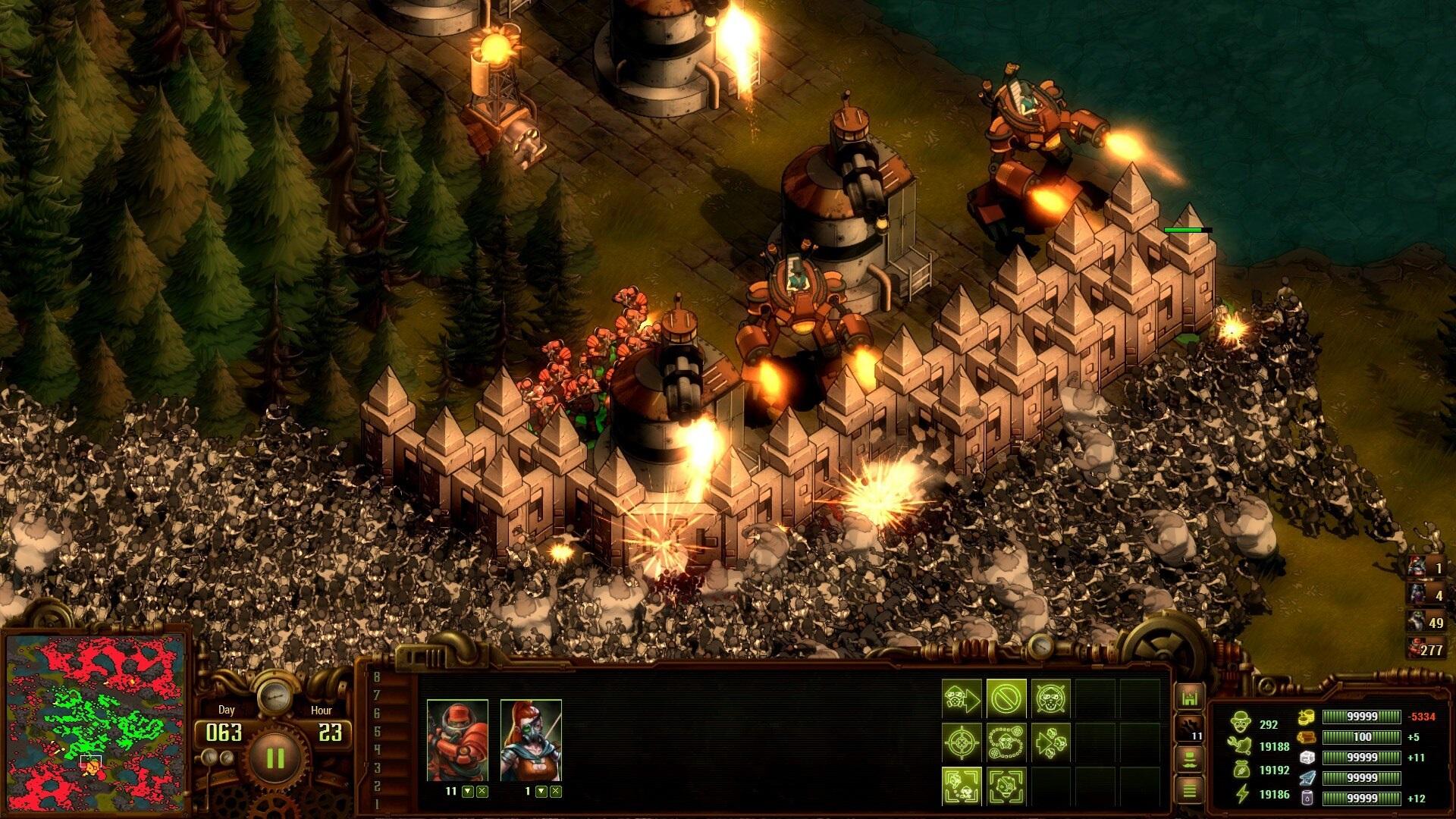Viewport: 1456px width, 819px height.
Task: Toggle the single zombie head targeting mode
Action: pyautogui.click(x=1006, y=786)
